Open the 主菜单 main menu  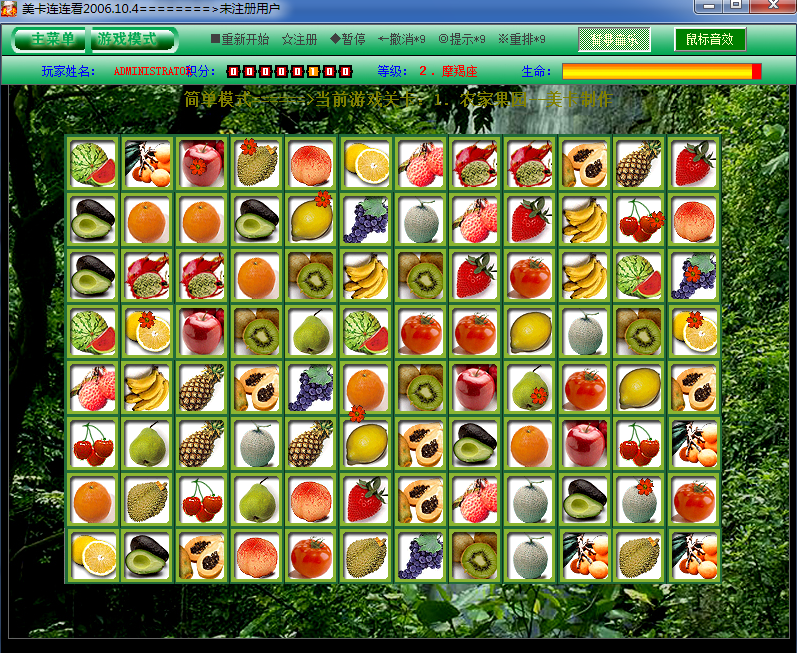(x=53, y=40)
